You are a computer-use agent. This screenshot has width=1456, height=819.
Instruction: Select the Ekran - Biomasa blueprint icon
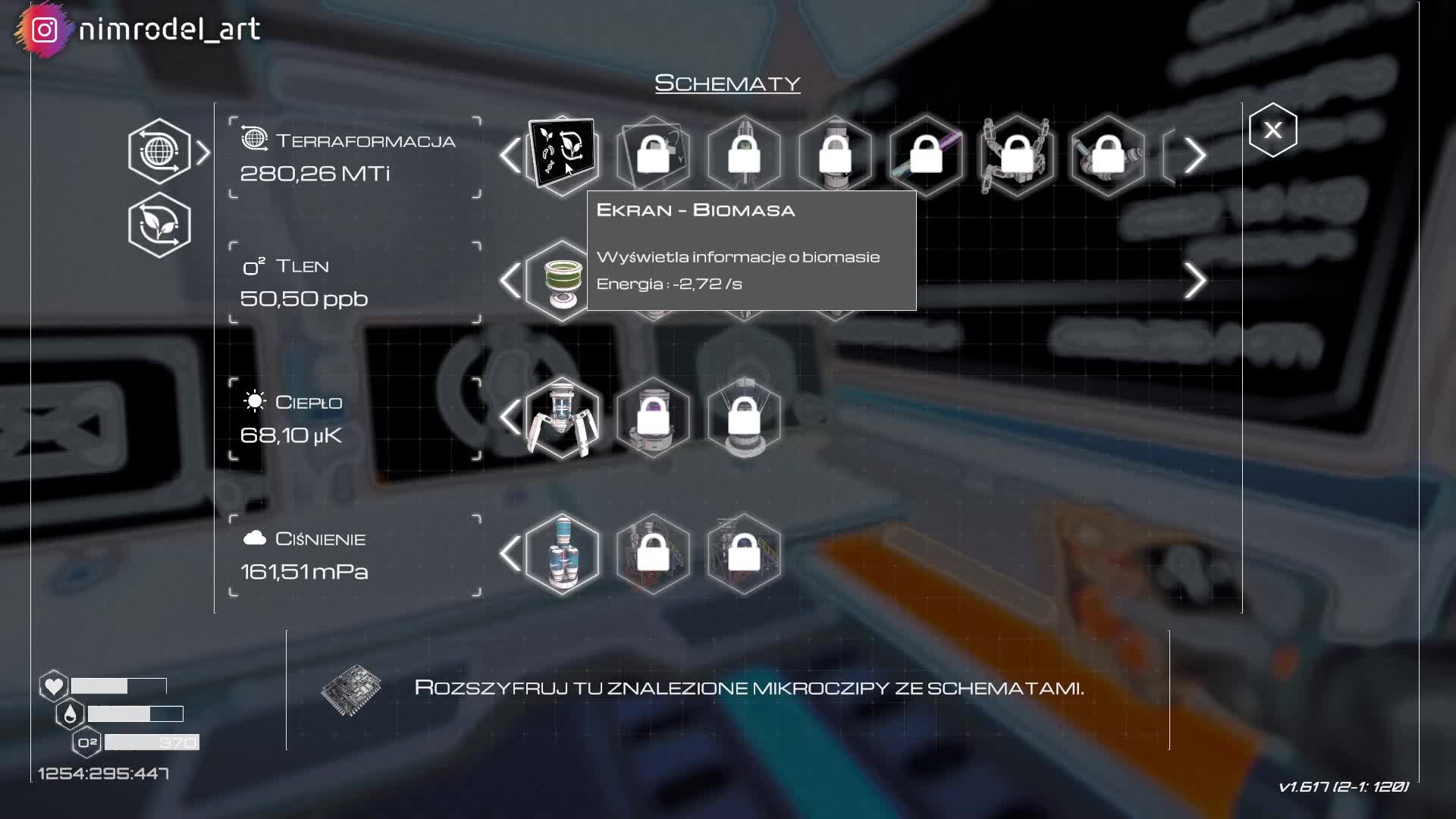562,155
